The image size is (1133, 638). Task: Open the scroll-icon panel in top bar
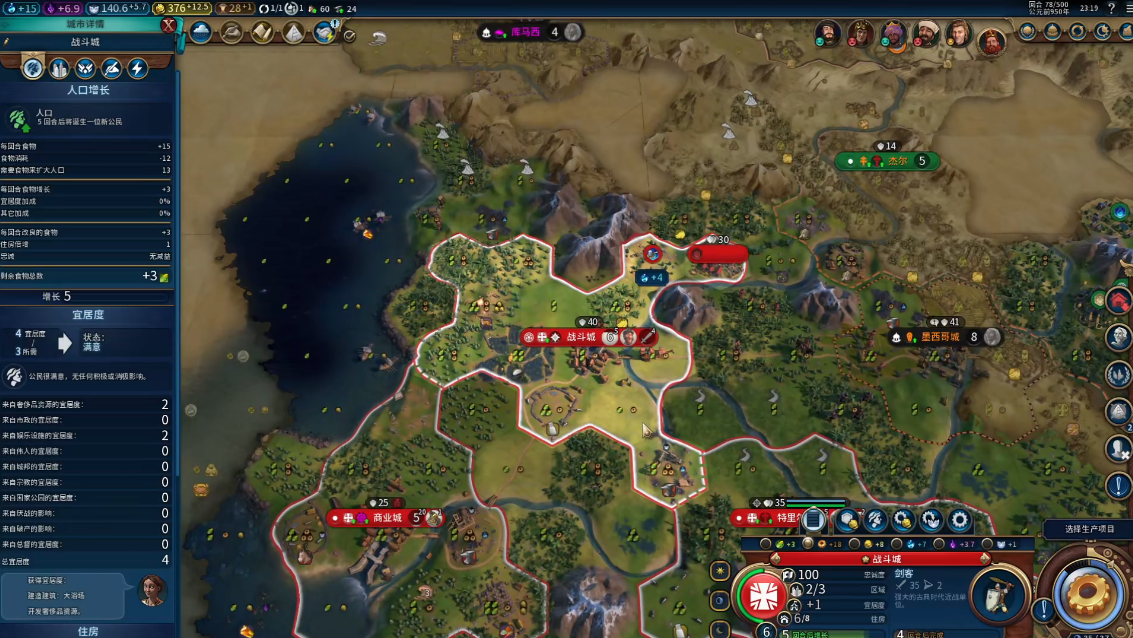click(262, 33)
